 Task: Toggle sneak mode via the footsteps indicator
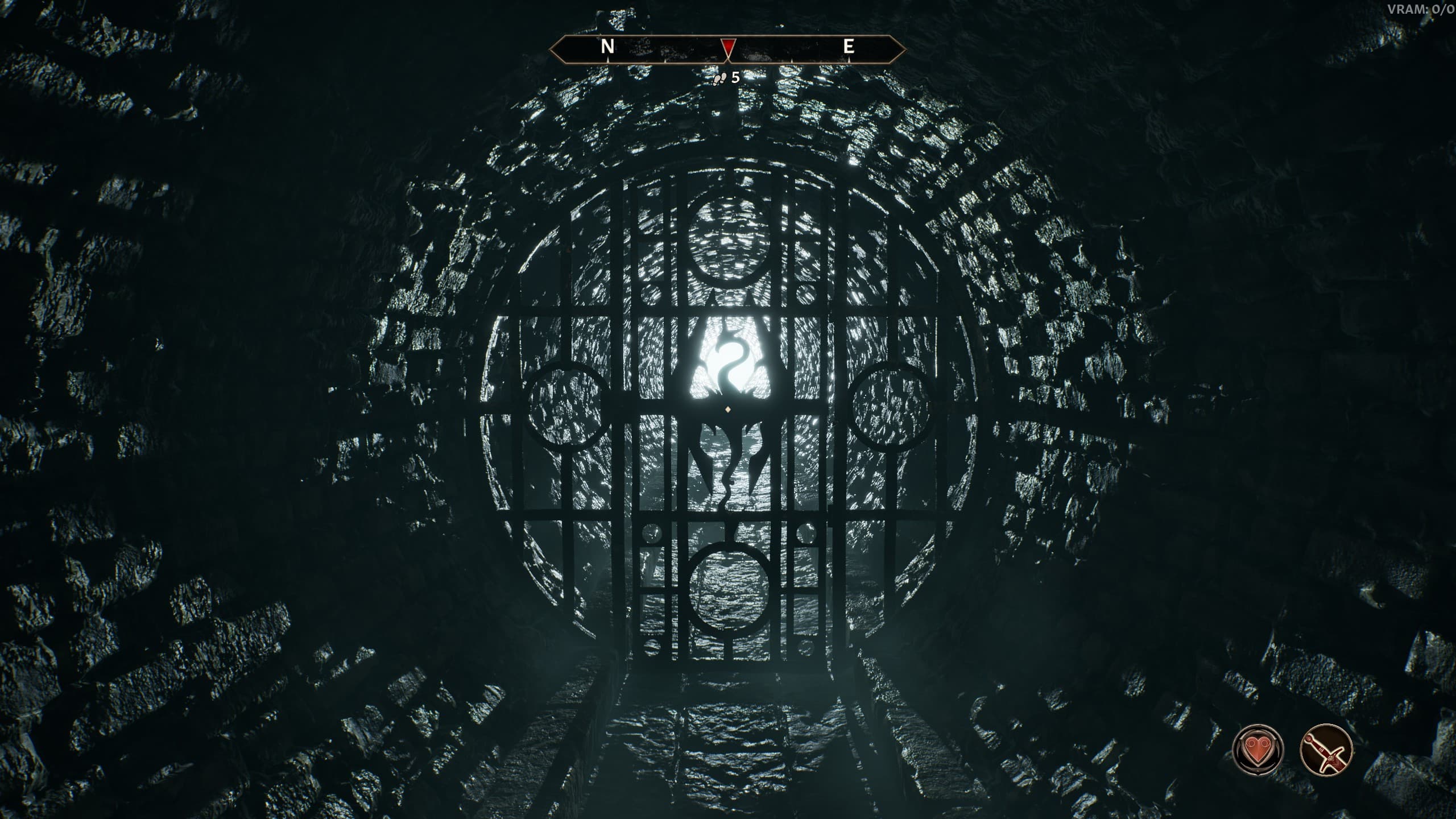[x=719, y=80]
